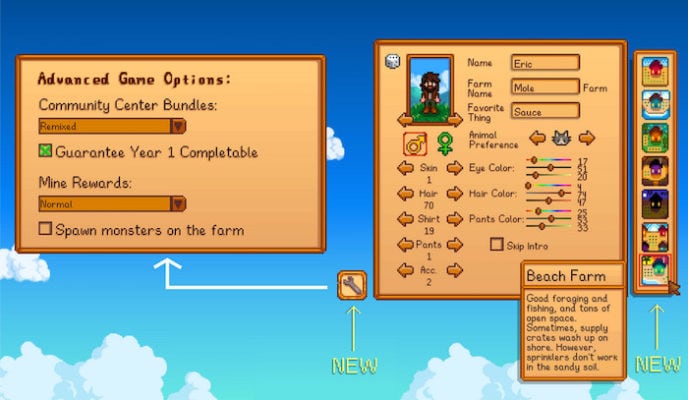This screenshot has height=400, width=688.
Task: Choose the female gender symbol
Action: 444,144
